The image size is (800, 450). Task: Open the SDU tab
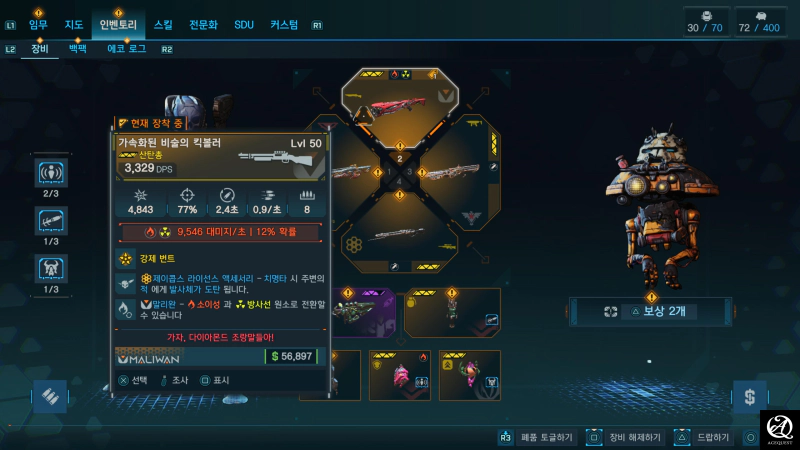point(244,24)
